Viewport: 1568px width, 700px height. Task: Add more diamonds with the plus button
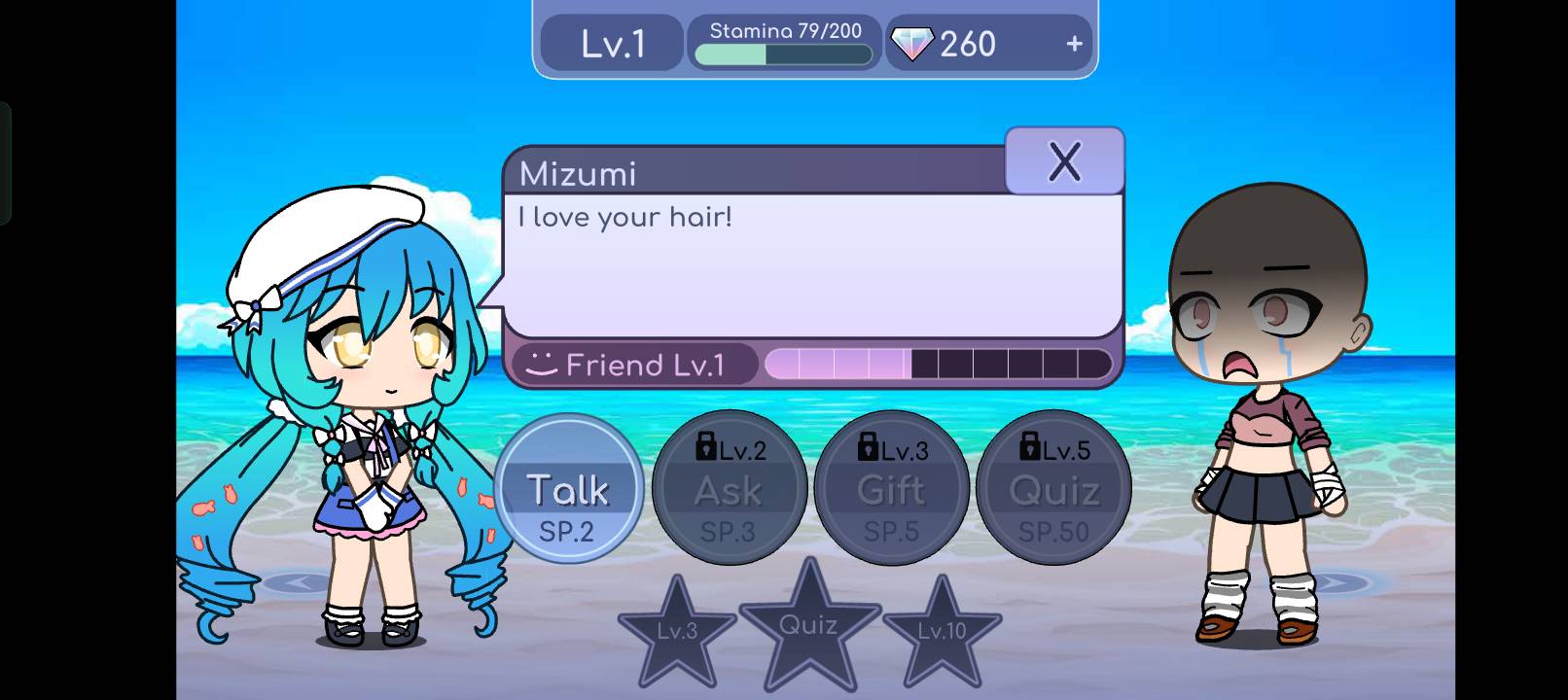(x=1074, y=44)
